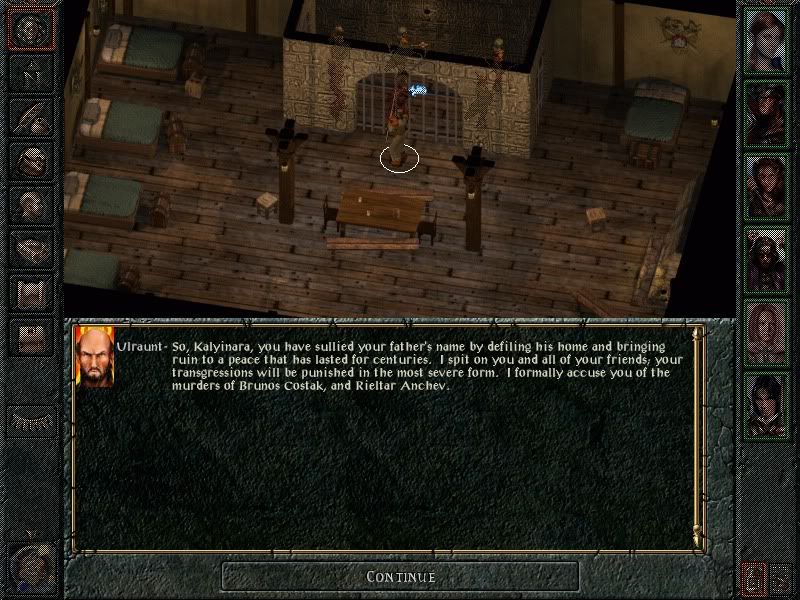800x600 pixels.
Task: Select all party members with the corner button
Action: point(783,577)
